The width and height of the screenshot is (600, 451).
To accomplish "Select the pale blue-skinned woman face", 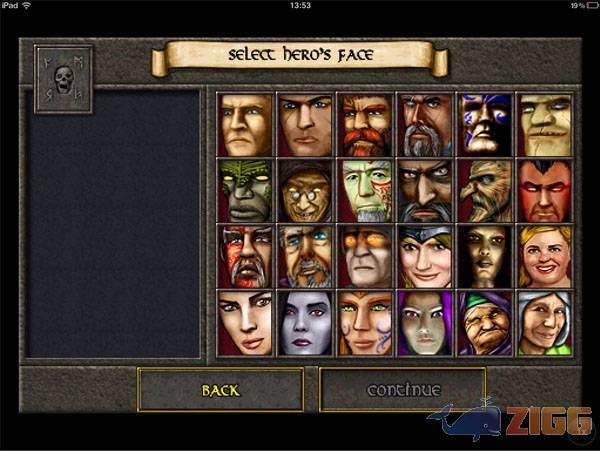I will tap(305, 322).
